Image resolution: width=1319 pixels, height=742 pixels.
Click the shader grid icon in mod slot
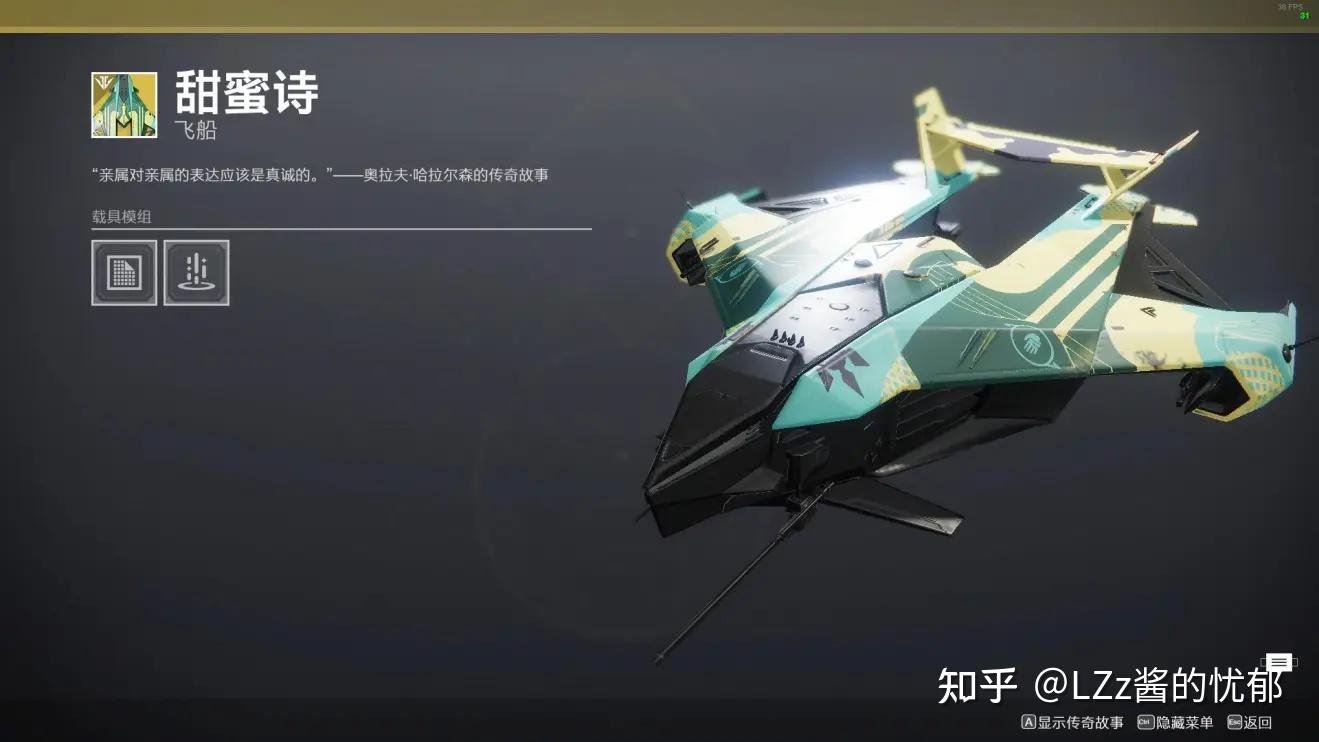(124, 271)
